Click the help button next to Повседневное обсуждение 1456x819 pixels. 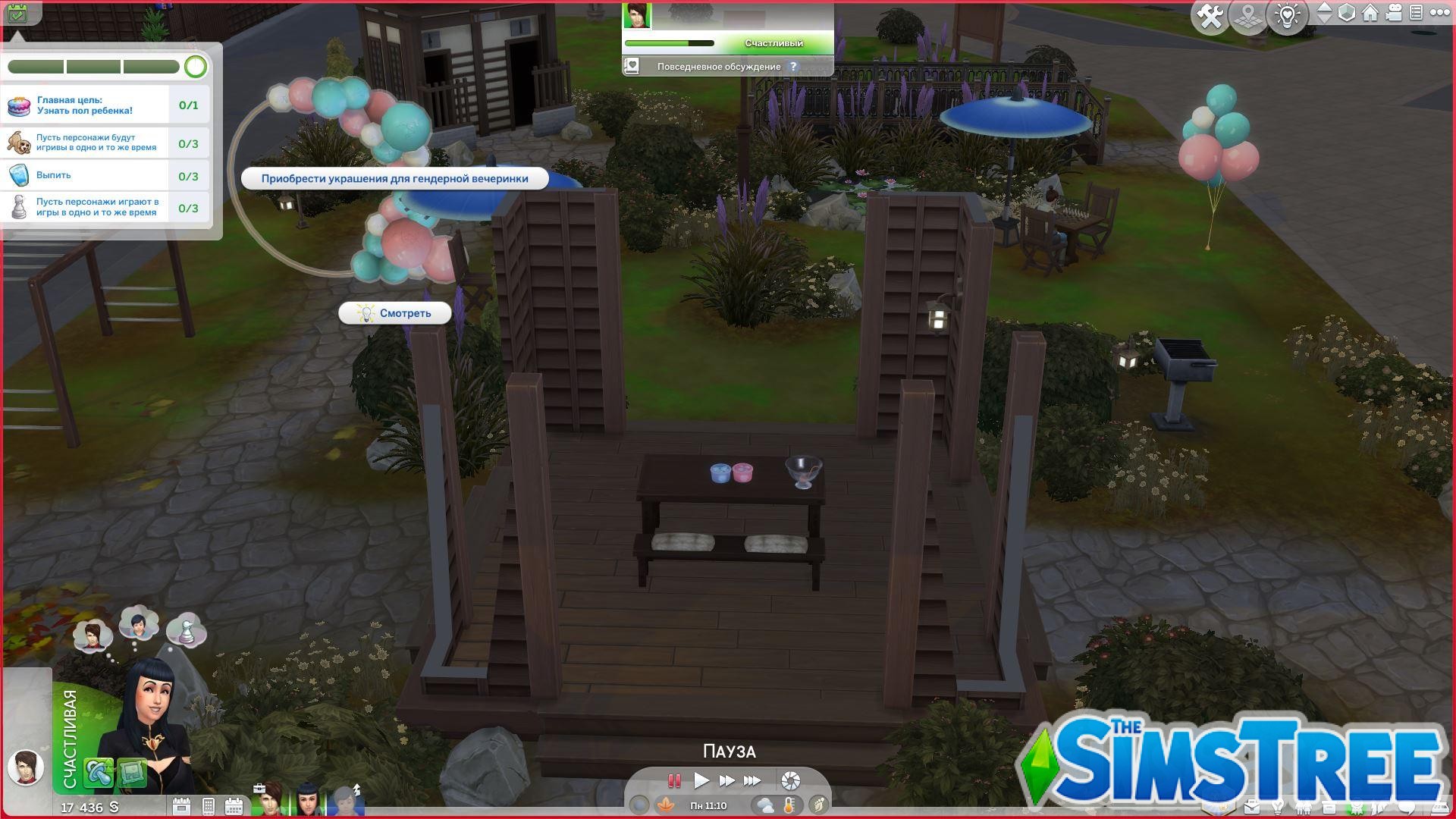[x=793, y=66]
